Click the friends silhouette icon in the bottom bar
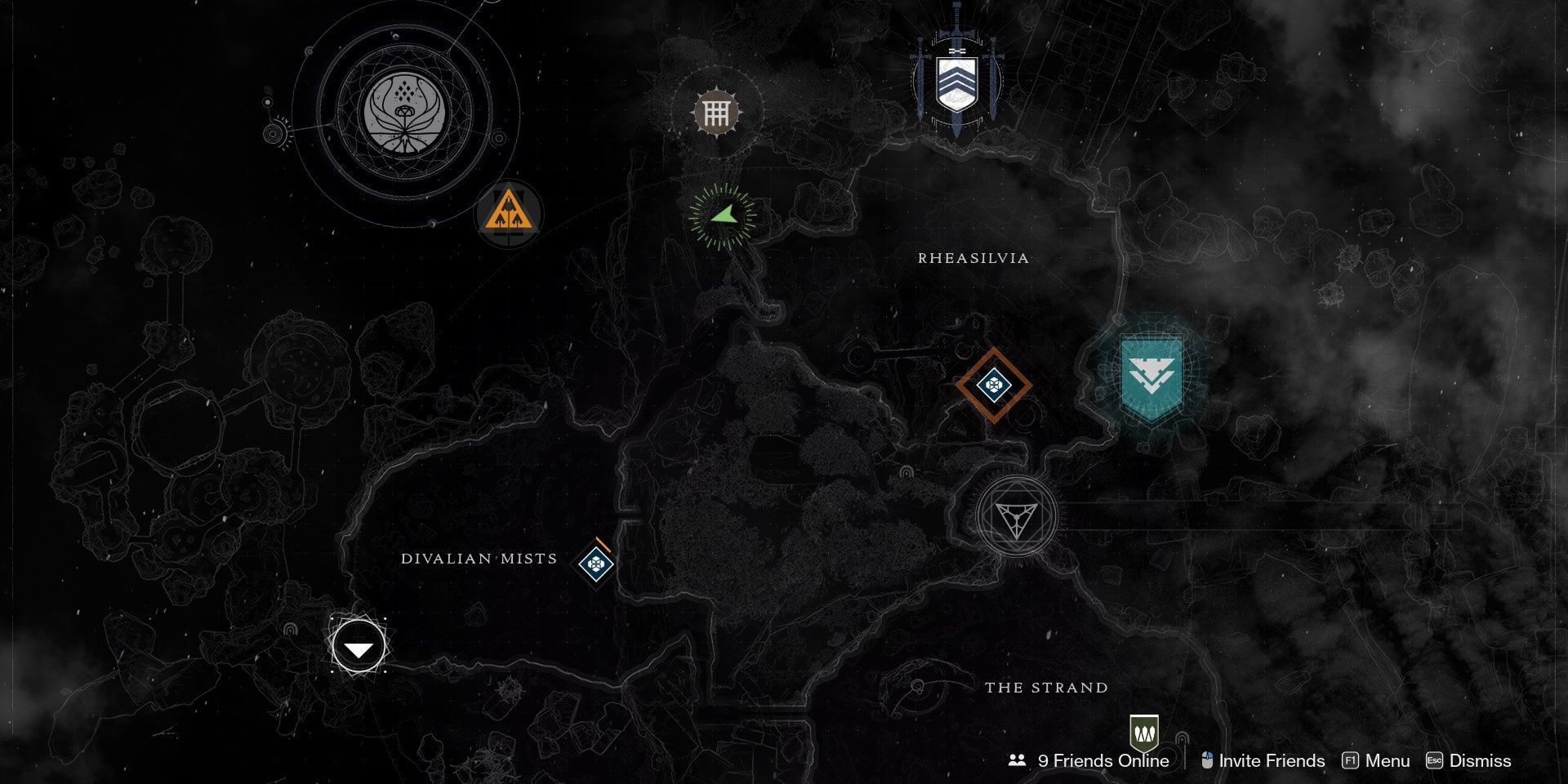This screenshot has width=1568, height=784. (x=1017, y=760)
